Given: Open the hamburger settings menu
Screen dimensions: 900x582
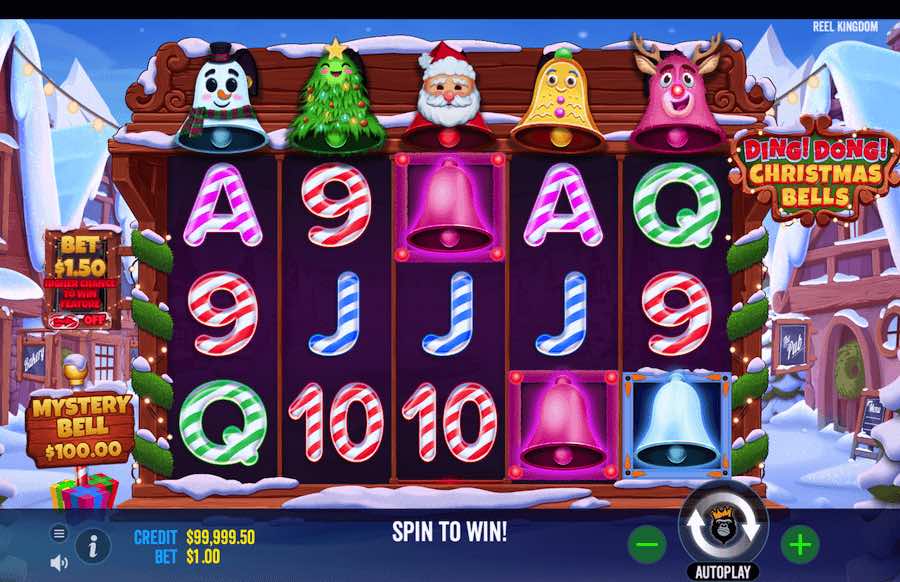Looking at the screenshot, I should coord(59,534).
